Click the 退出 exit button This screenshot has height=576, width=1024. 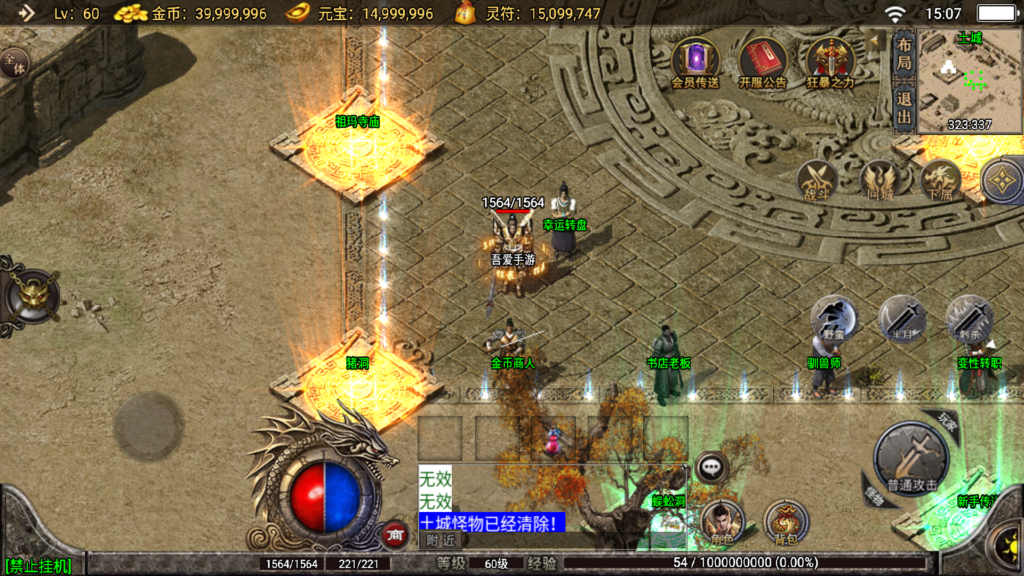(904, 107)
